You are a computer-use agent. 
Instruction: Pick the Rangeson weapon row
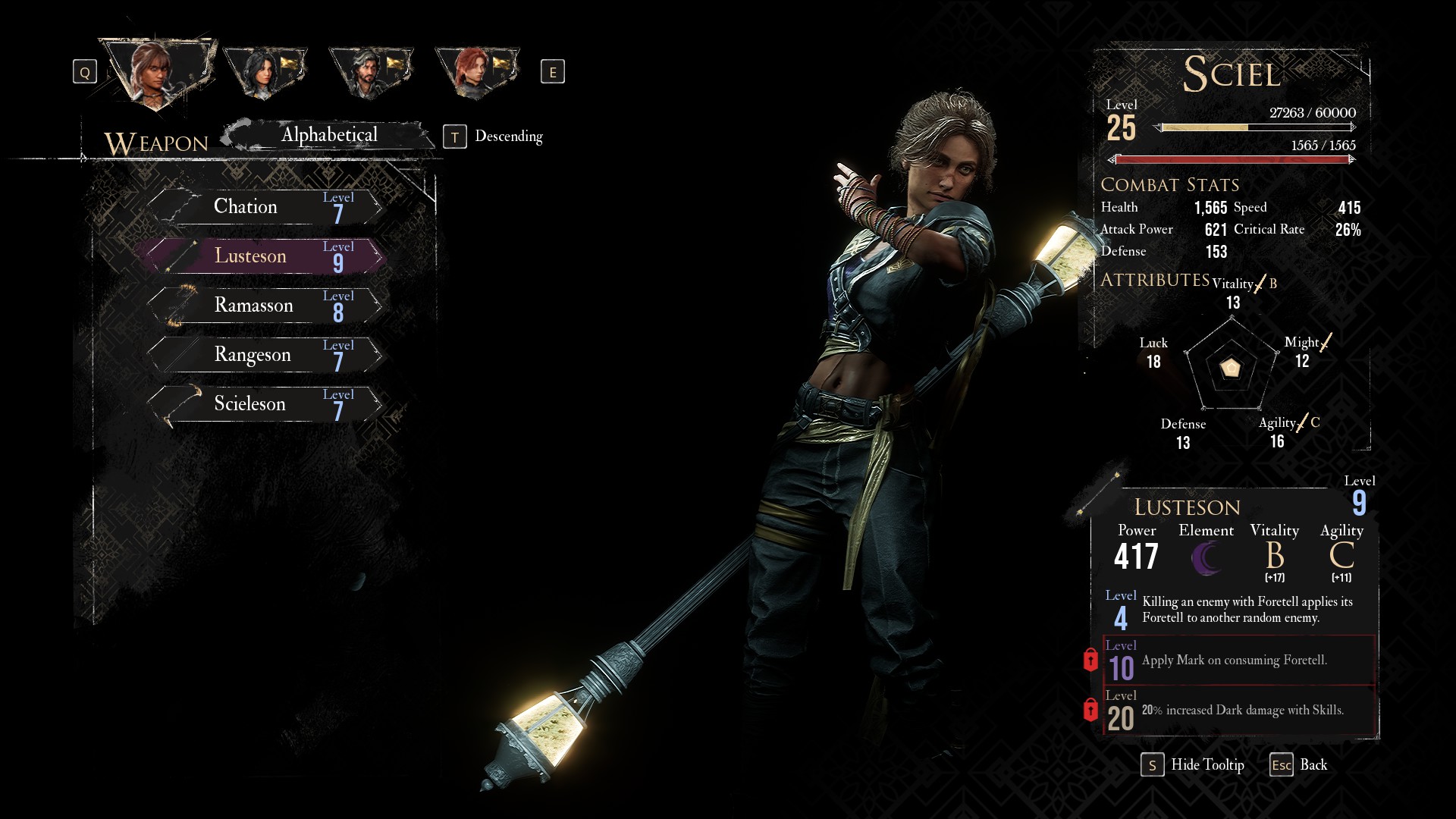click(265, 355)
